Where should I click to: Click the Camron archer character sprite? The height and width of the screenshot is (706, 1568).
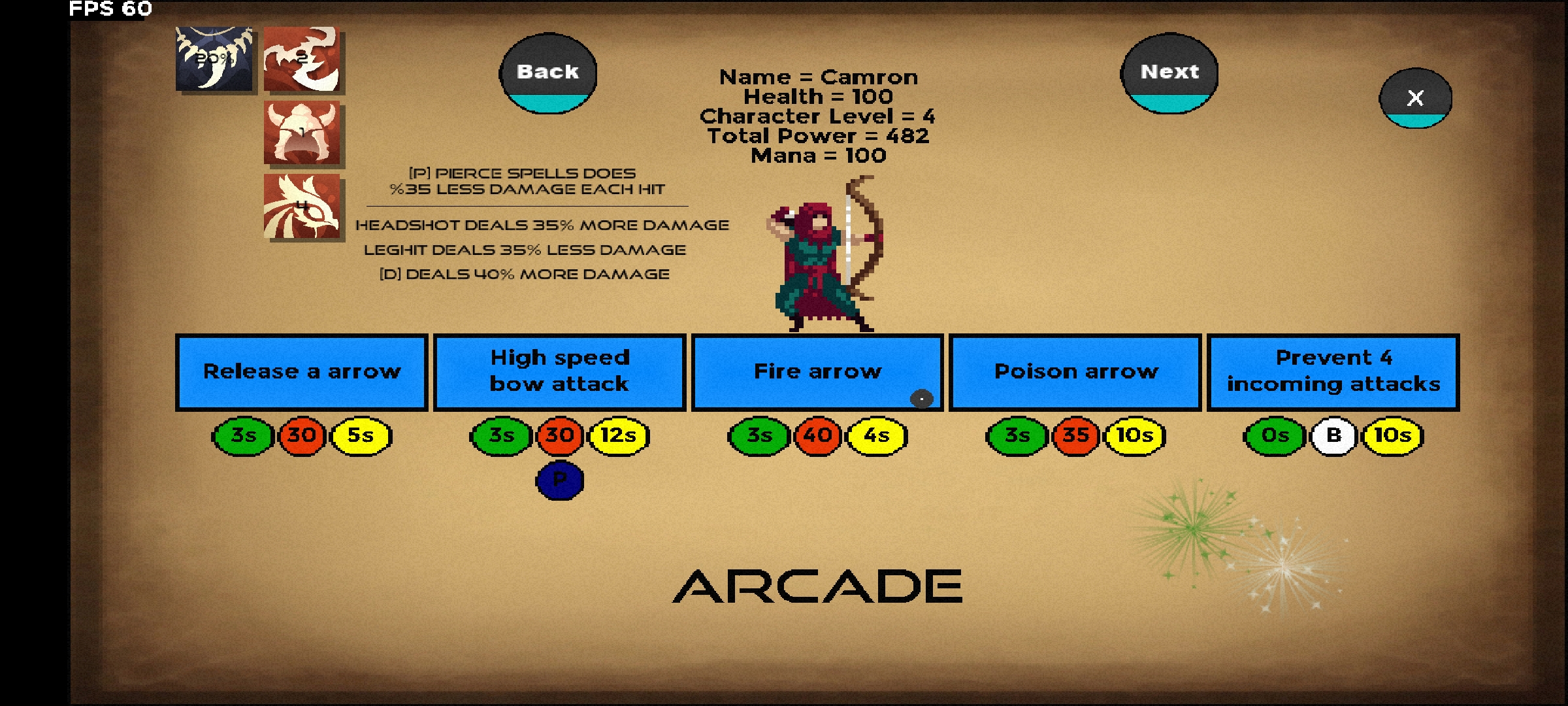pyautogui.click(x=820, y=261)
